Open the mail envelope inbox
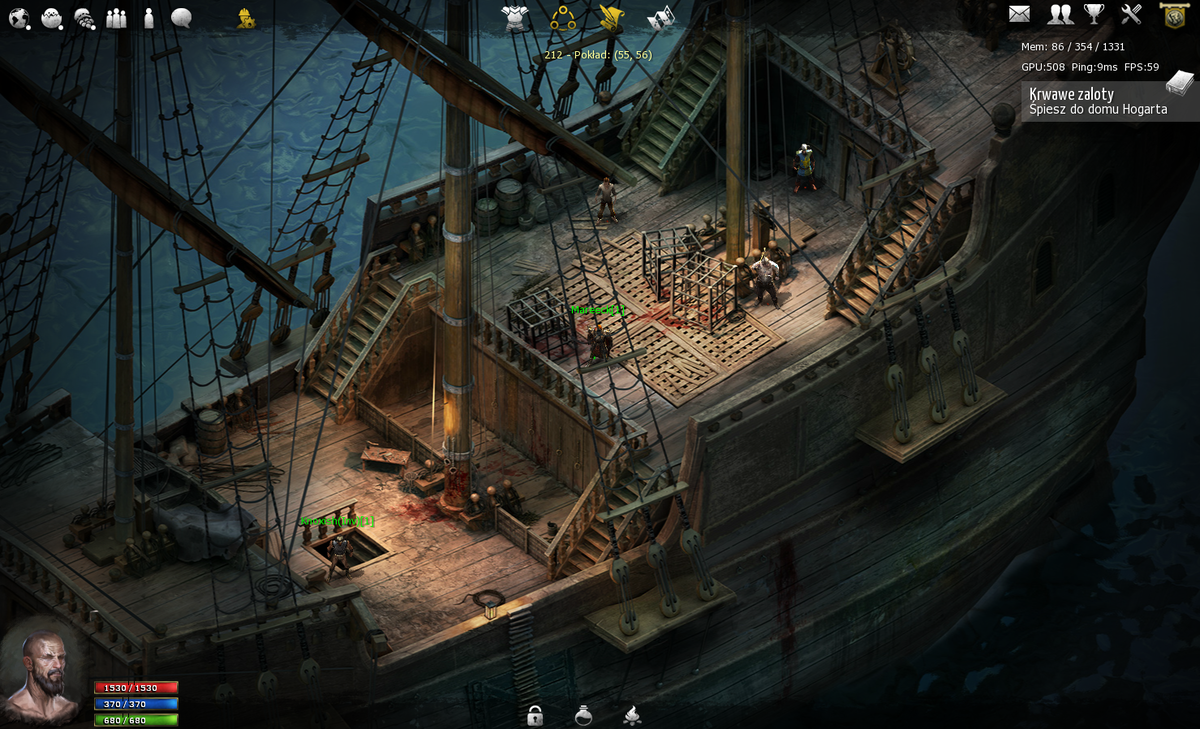This screenshot has width=1200, height=729. click(x=1019, y=14)
